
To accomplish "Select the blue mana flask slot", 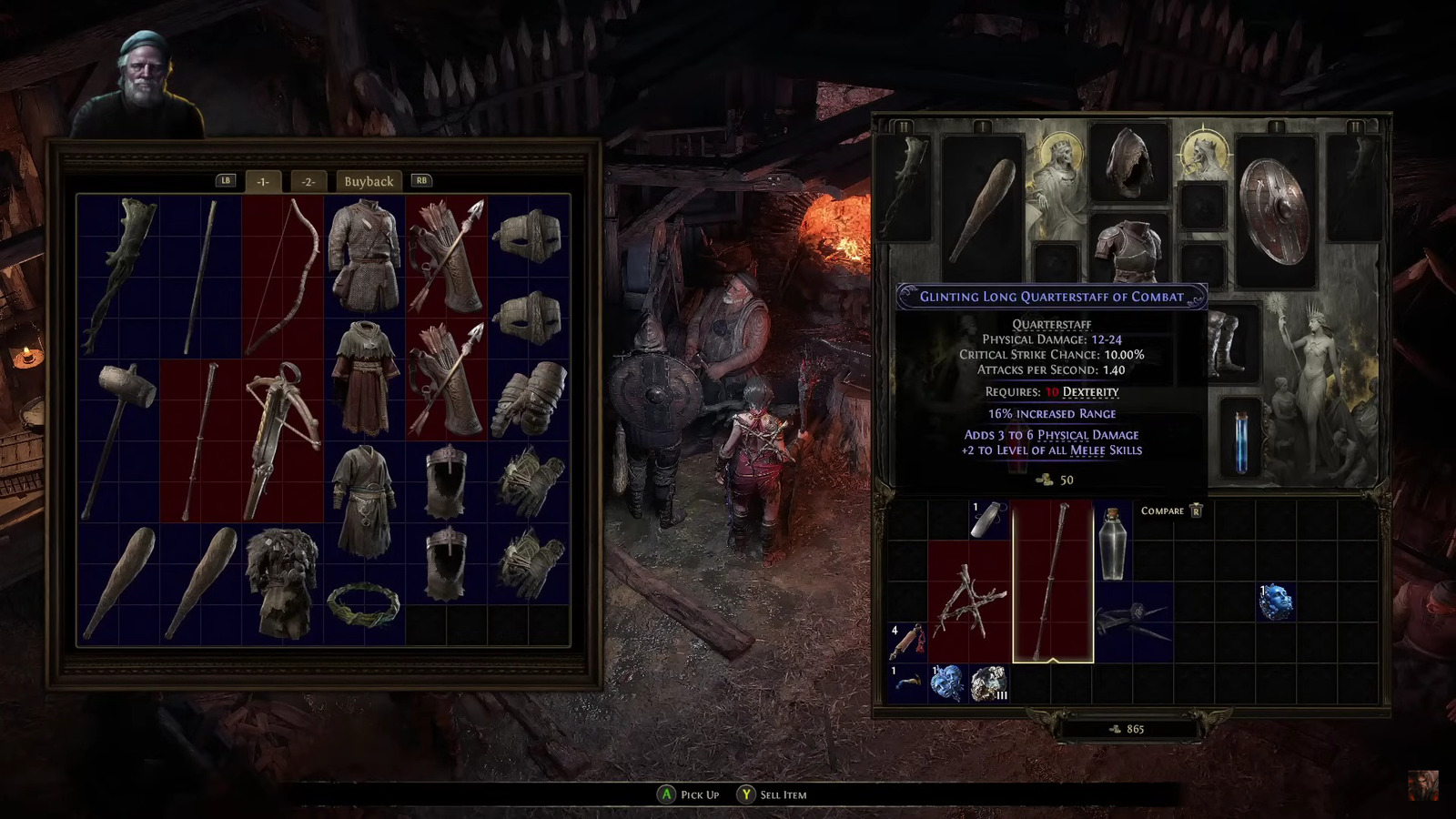I will (1241, 440).
